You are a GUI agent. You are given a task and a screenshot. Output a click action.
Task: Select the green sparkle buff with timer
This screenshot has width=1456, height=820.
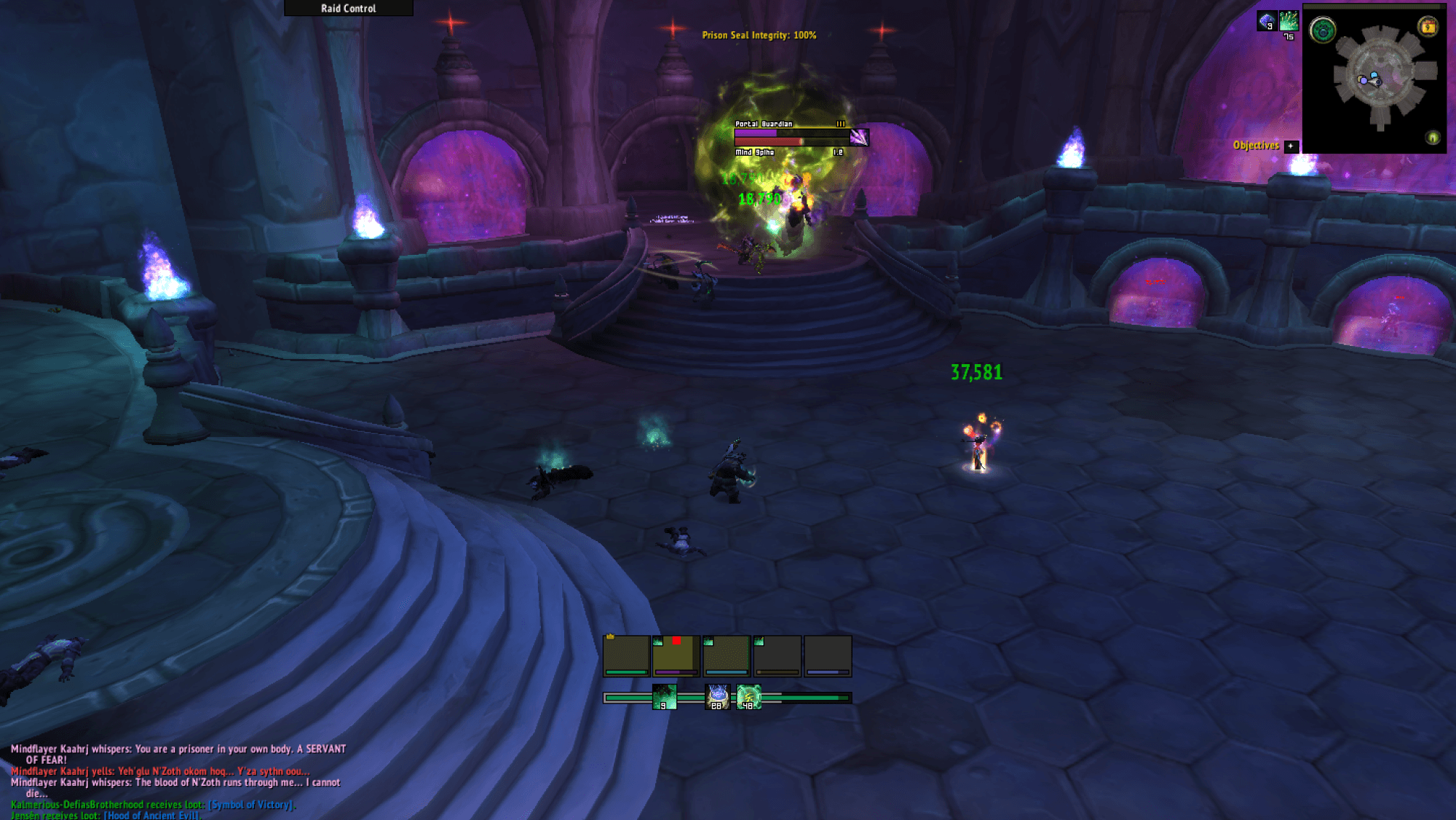[1289, 20]
